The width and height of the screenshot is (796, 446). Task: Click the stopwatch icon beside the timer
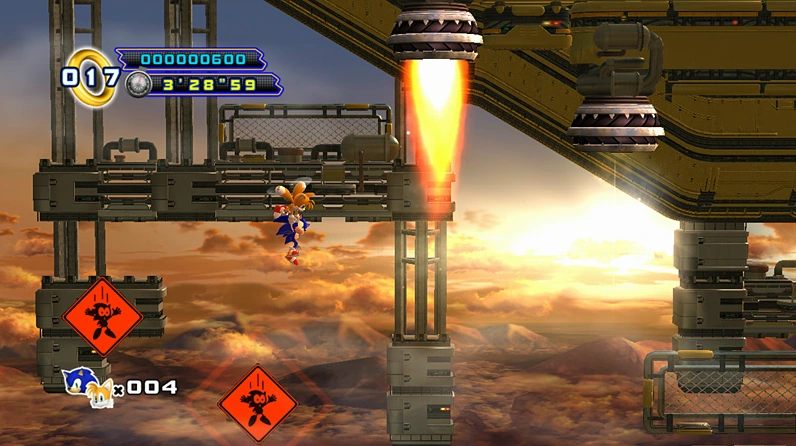click(x=138, y=85)
